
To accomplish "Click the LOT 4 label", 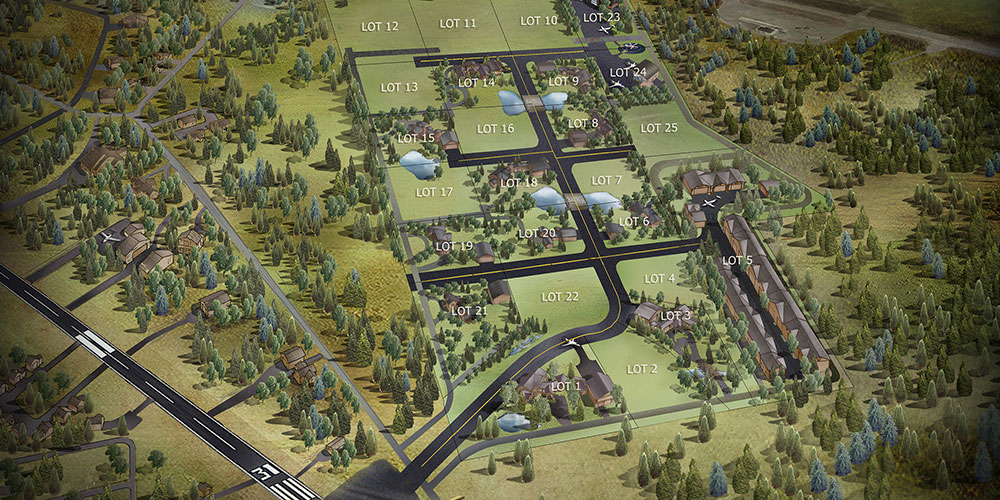I will pyautogui.click(x=660, y=278).
